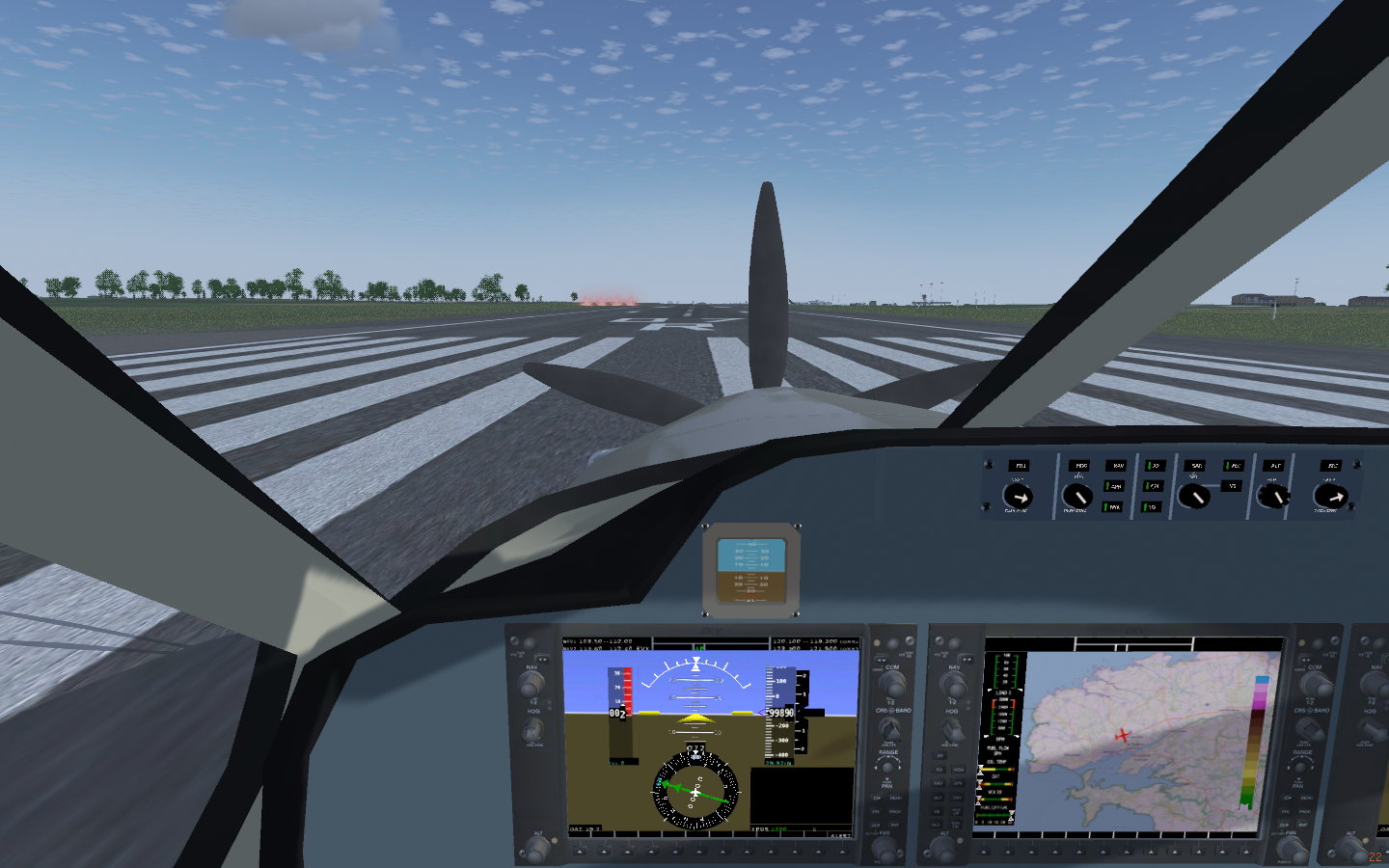Click the NAV knob on the map display
Image resolution: width=1389 pixels, height=868 pixels.
click(x=954, y=685)
